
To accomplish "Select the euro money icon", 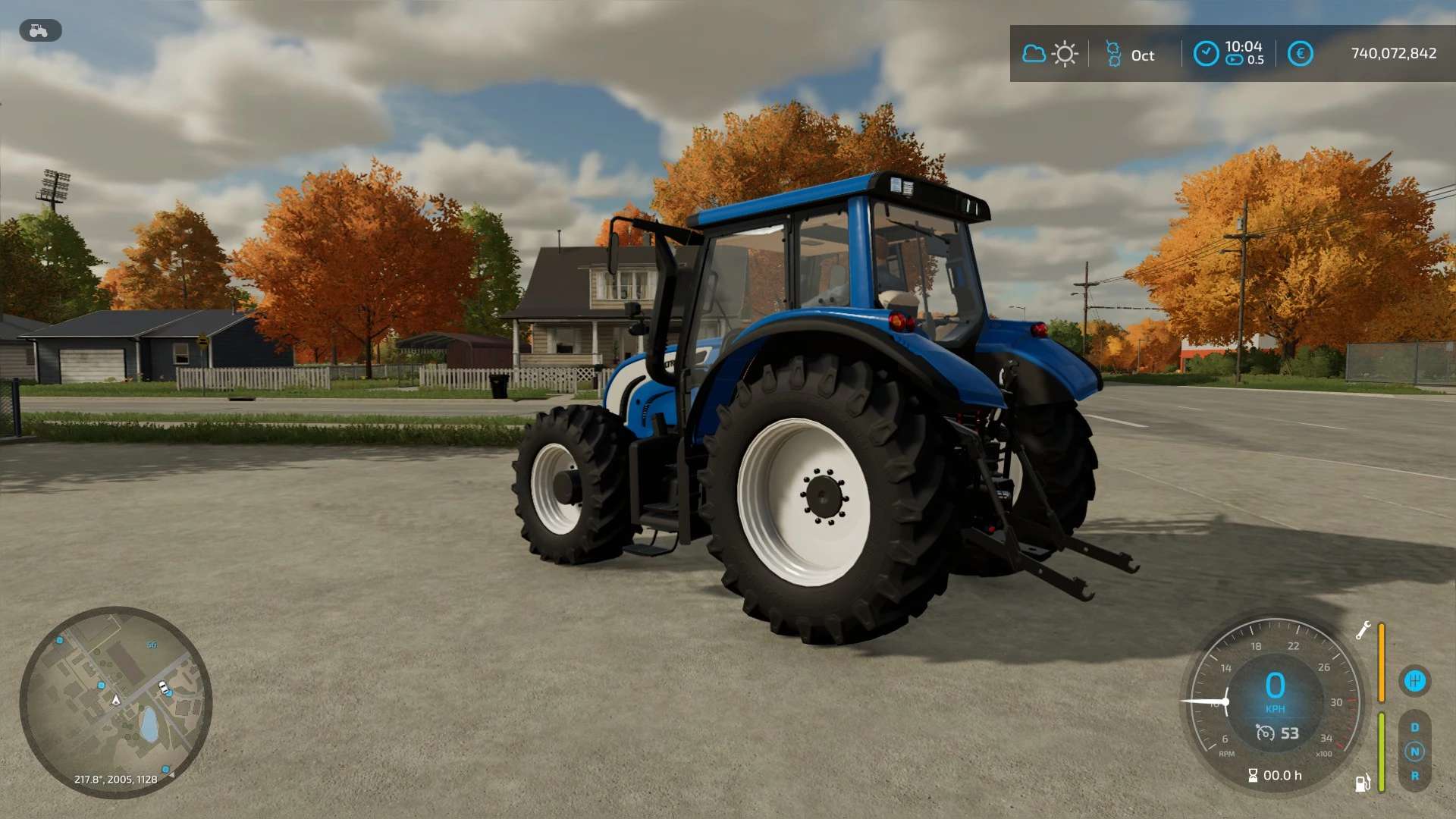I will point(1300,54).
